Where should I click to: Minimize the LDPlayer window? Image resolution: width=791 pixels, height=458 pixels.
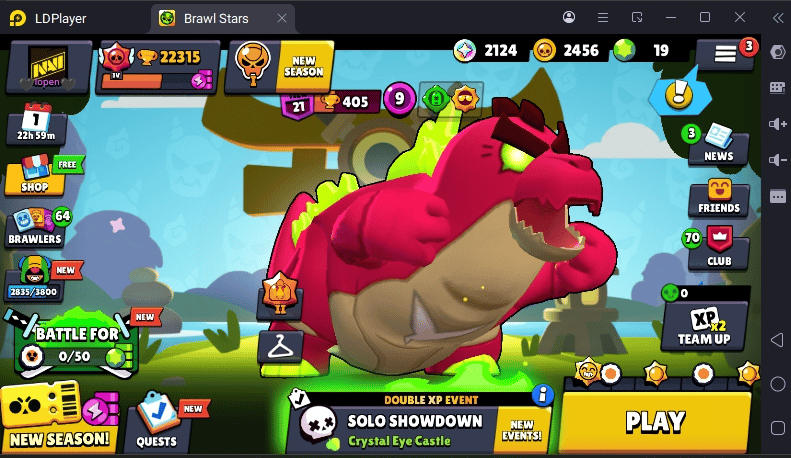pos(672,17)
